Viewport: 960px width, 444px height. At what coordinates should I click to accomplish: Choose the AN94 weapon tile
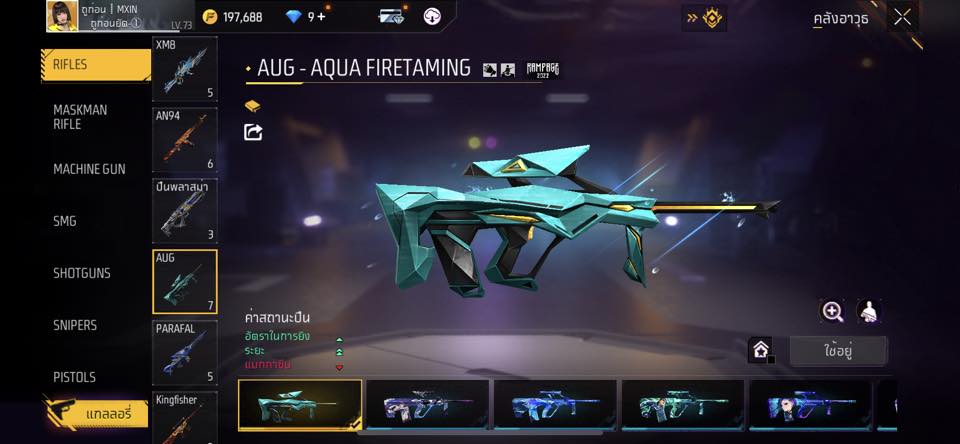pyautogui.click(x=185, y=141)
